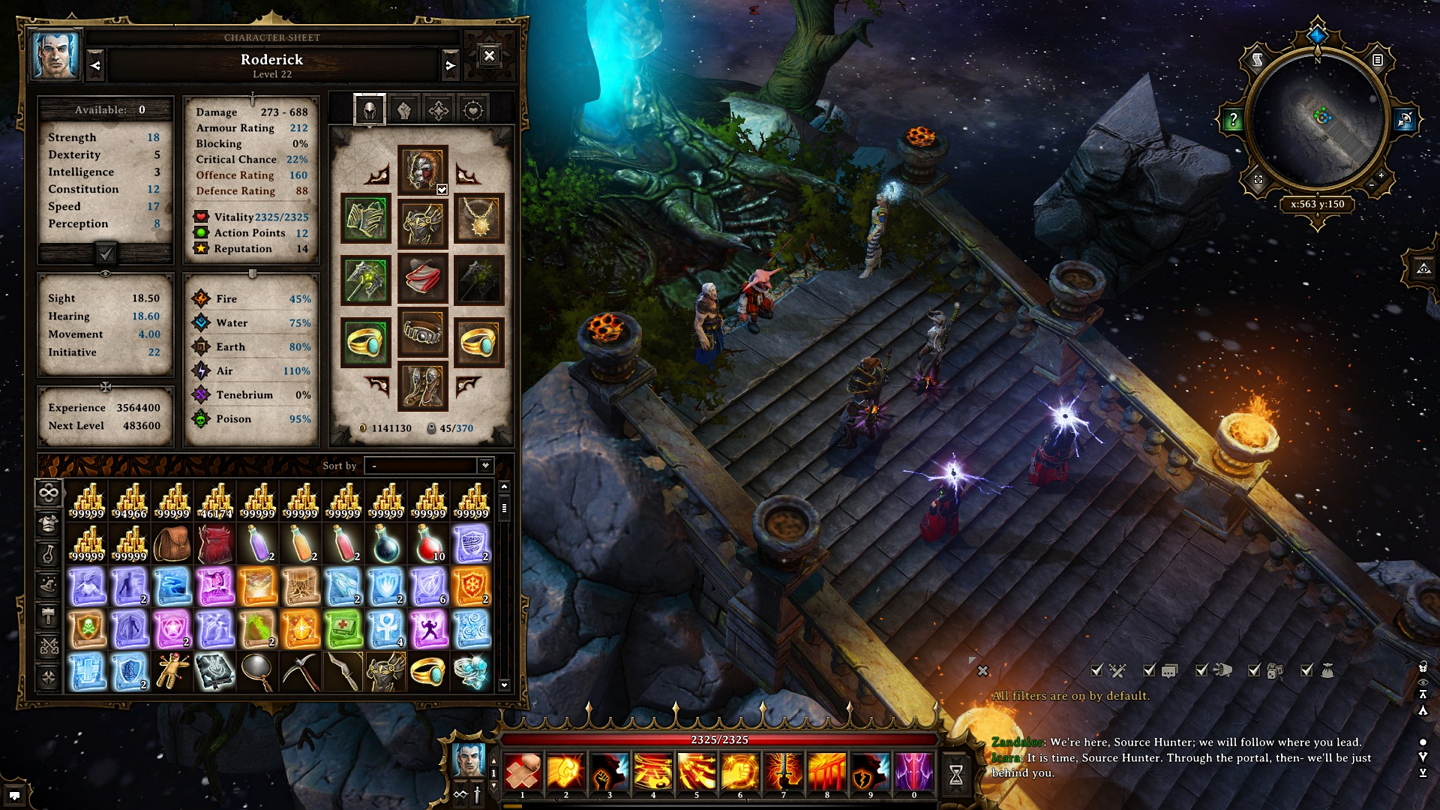Switch to the previous character arrow
This screenshot has height=810, width=1440.
coord(96,66)
